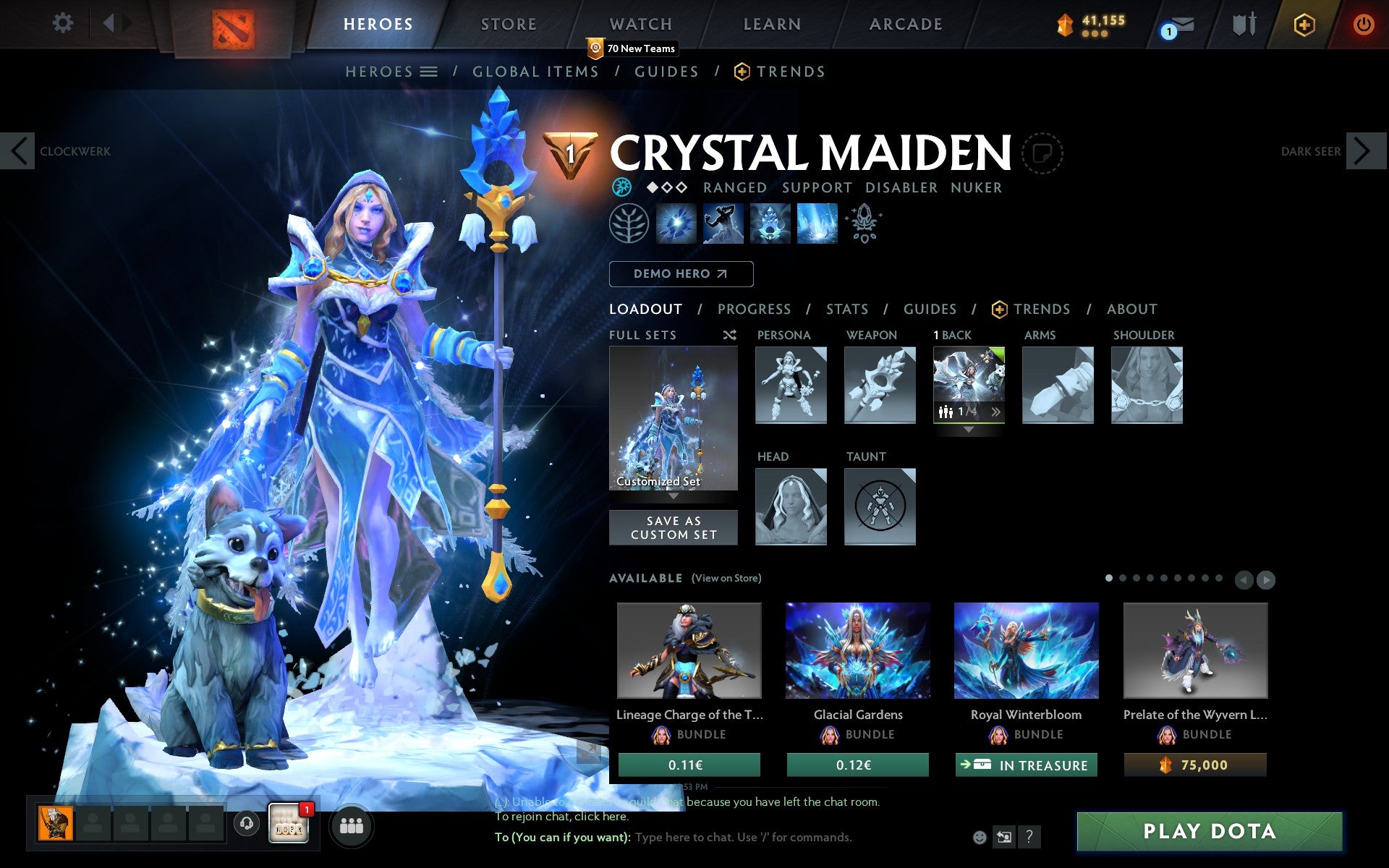Select the Crystal Nova ability icon
This screenshot has height=868, width=1389.
tap(676, 224)
